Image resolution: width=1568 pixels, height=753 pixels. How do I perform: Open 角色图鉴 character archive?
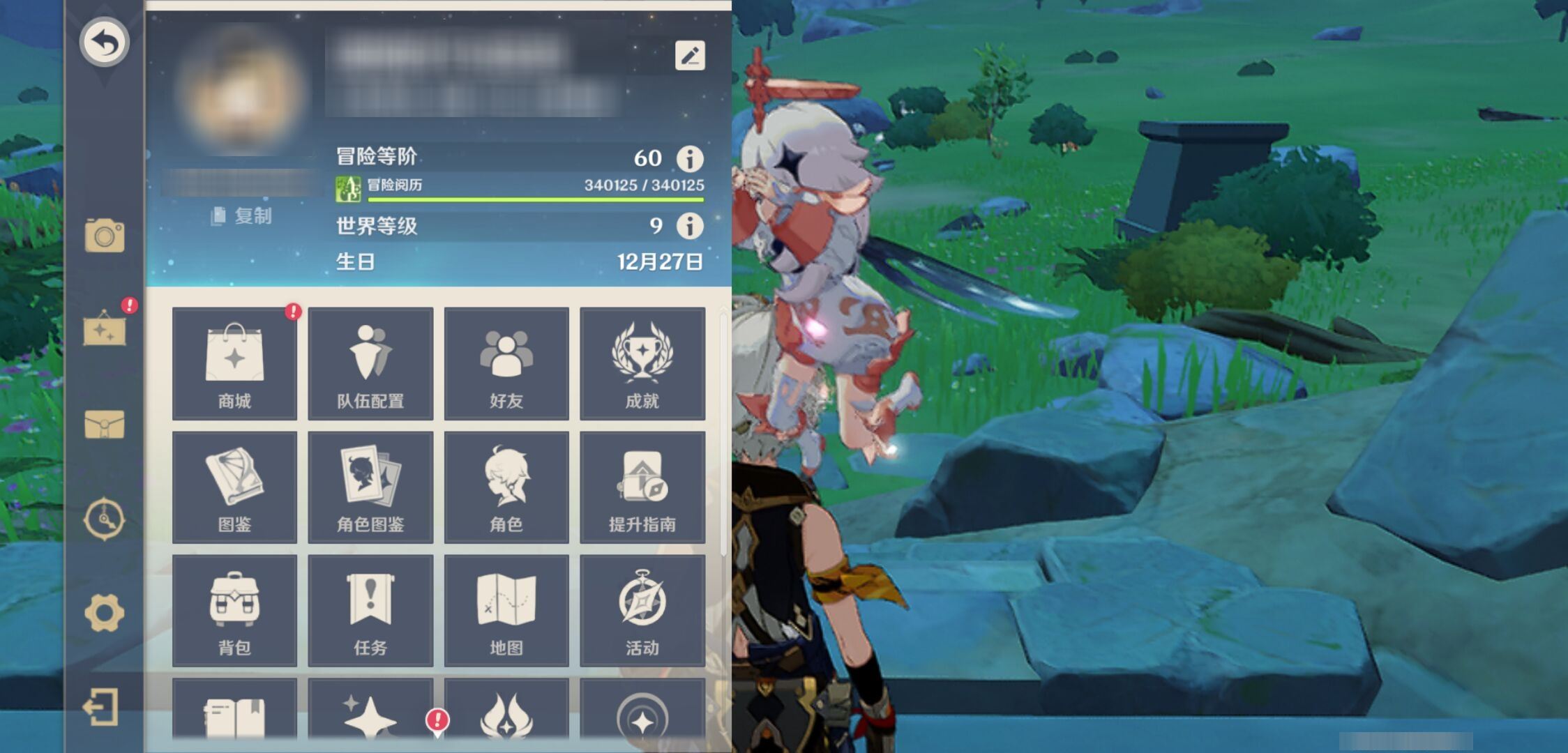pyautogui.click(x=370, y=487)
